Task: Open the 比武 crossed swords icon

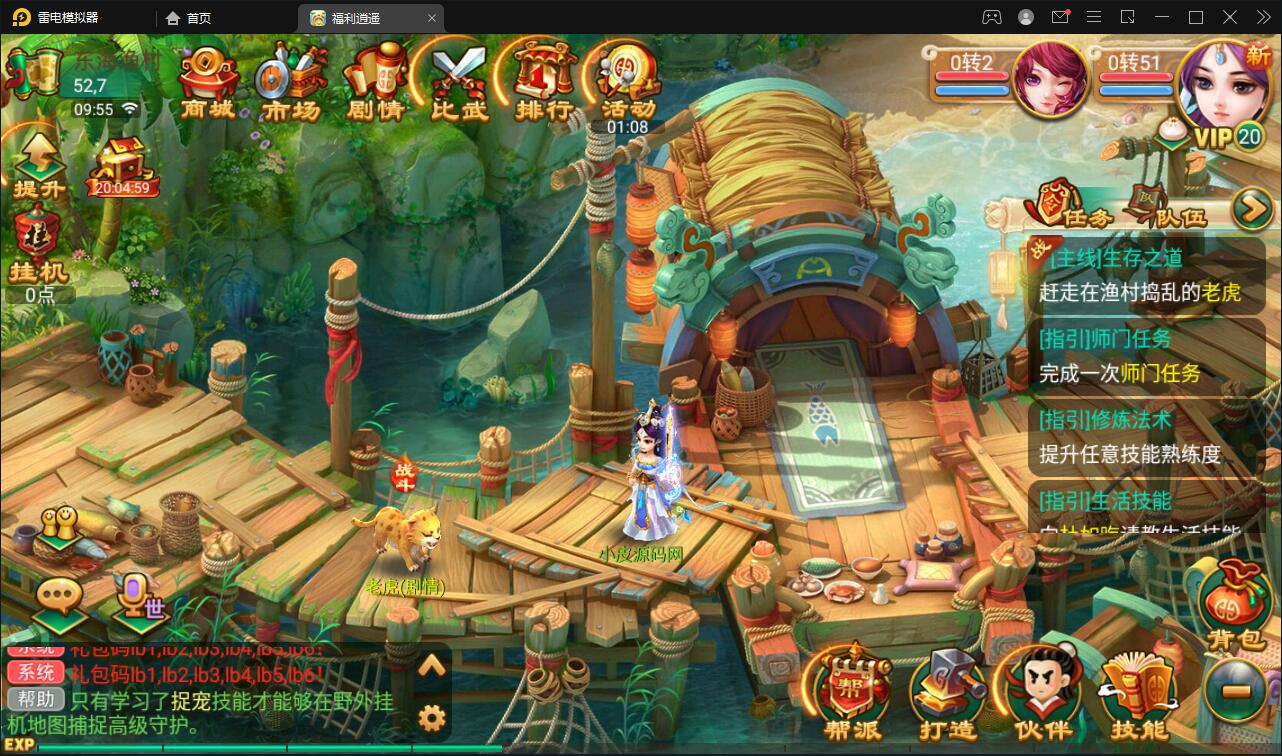Action: click(459, 80)
